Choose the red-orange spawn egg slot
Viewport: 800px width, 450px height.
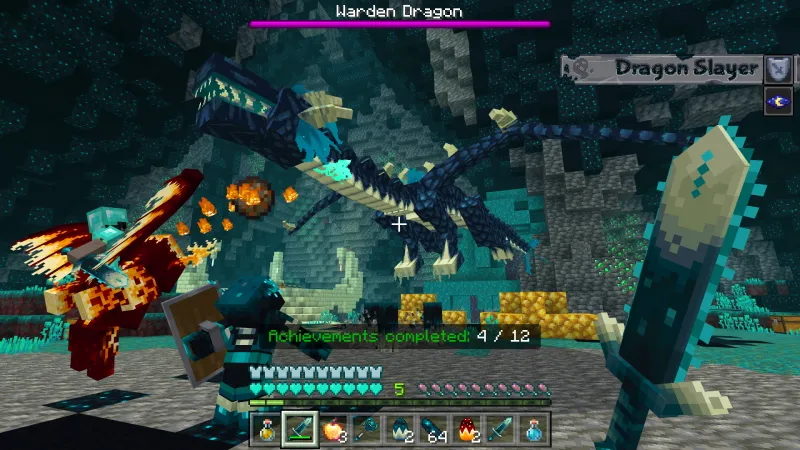pos(467,430)
